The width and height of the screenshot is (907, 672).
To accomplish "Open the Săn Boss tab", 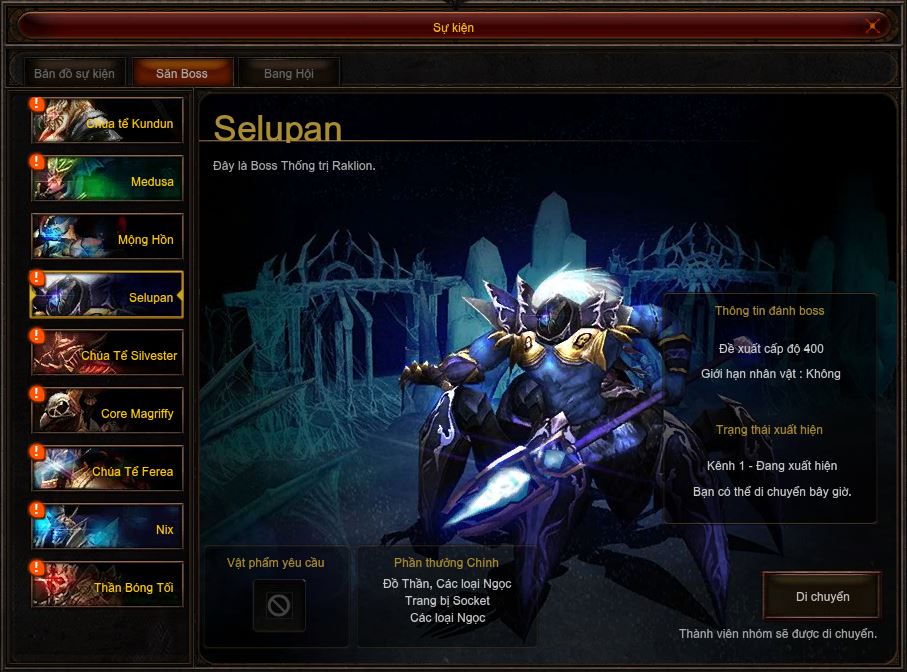I will [182, 73].
